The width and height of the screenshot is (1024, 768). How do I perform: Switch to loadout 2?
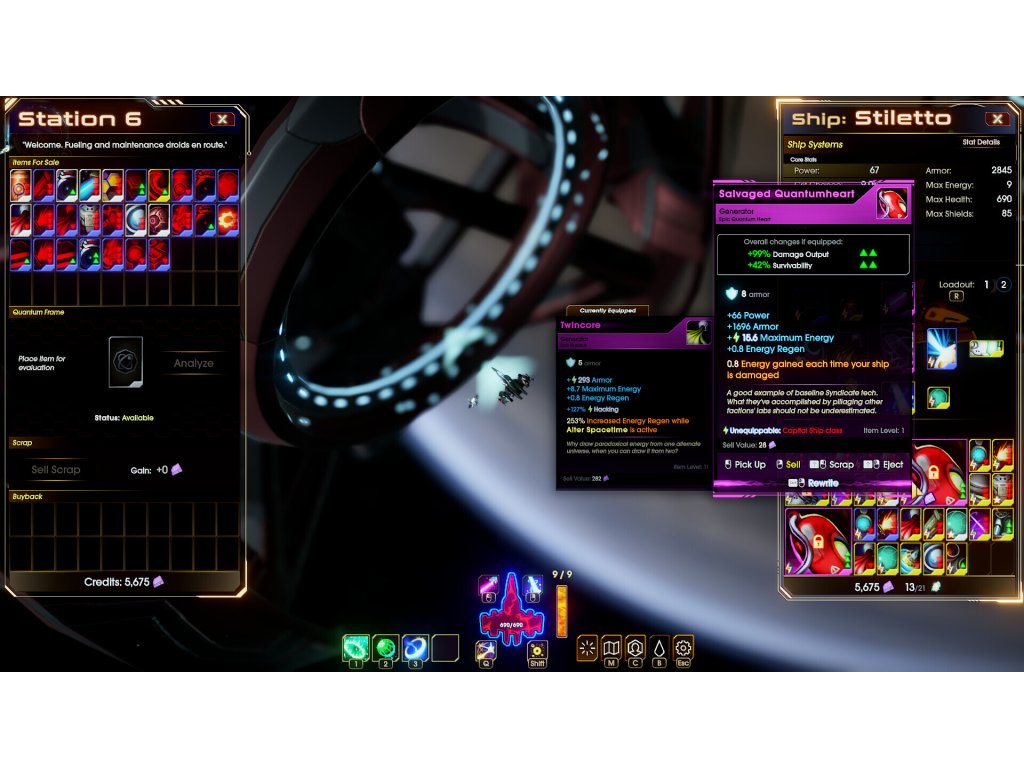1003,285
